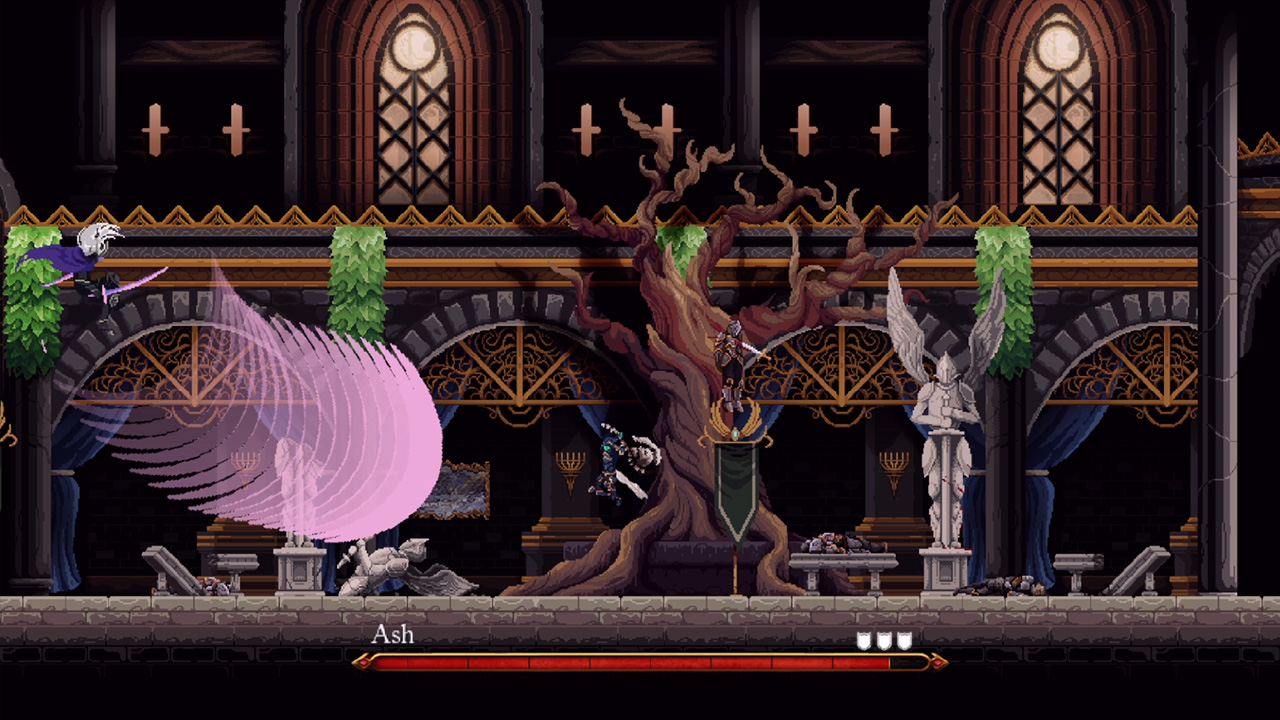The height and width of the screenshot is (720, 1280).
Task: Click the middle shield charge icon
Action: tap(882, 641)
